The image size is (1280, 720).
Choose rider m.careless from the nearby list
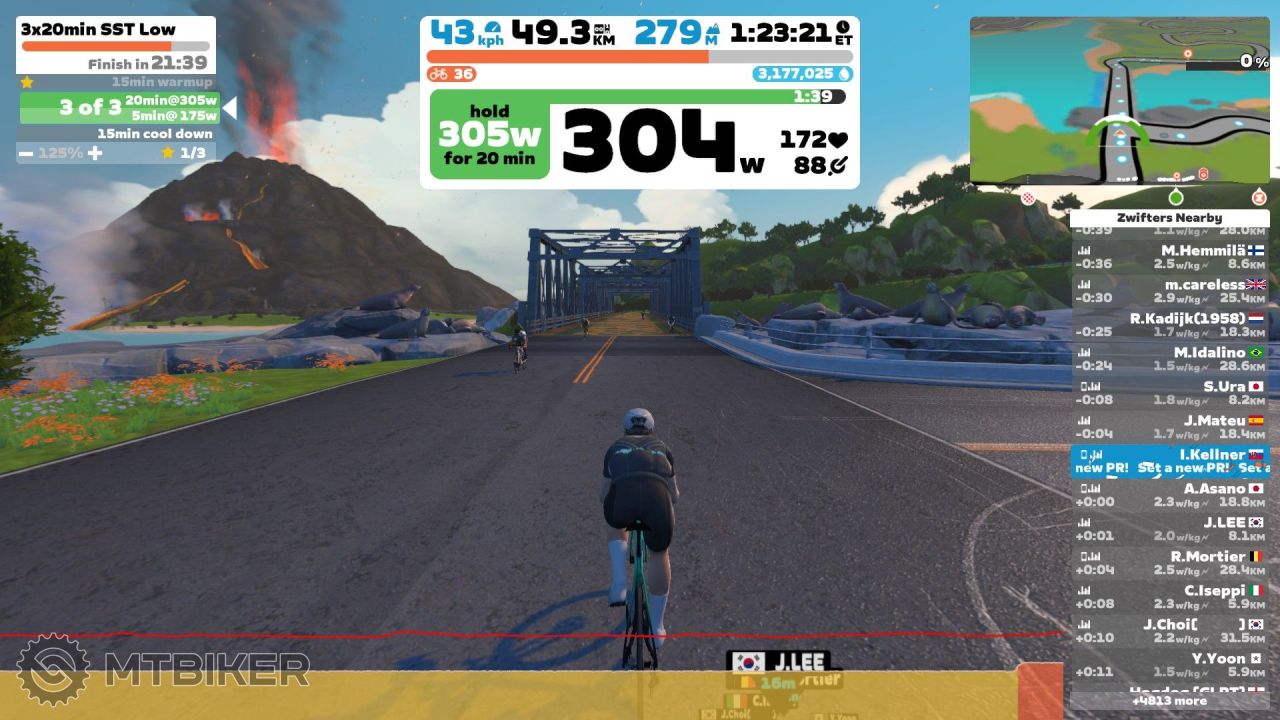point(1170,291)
